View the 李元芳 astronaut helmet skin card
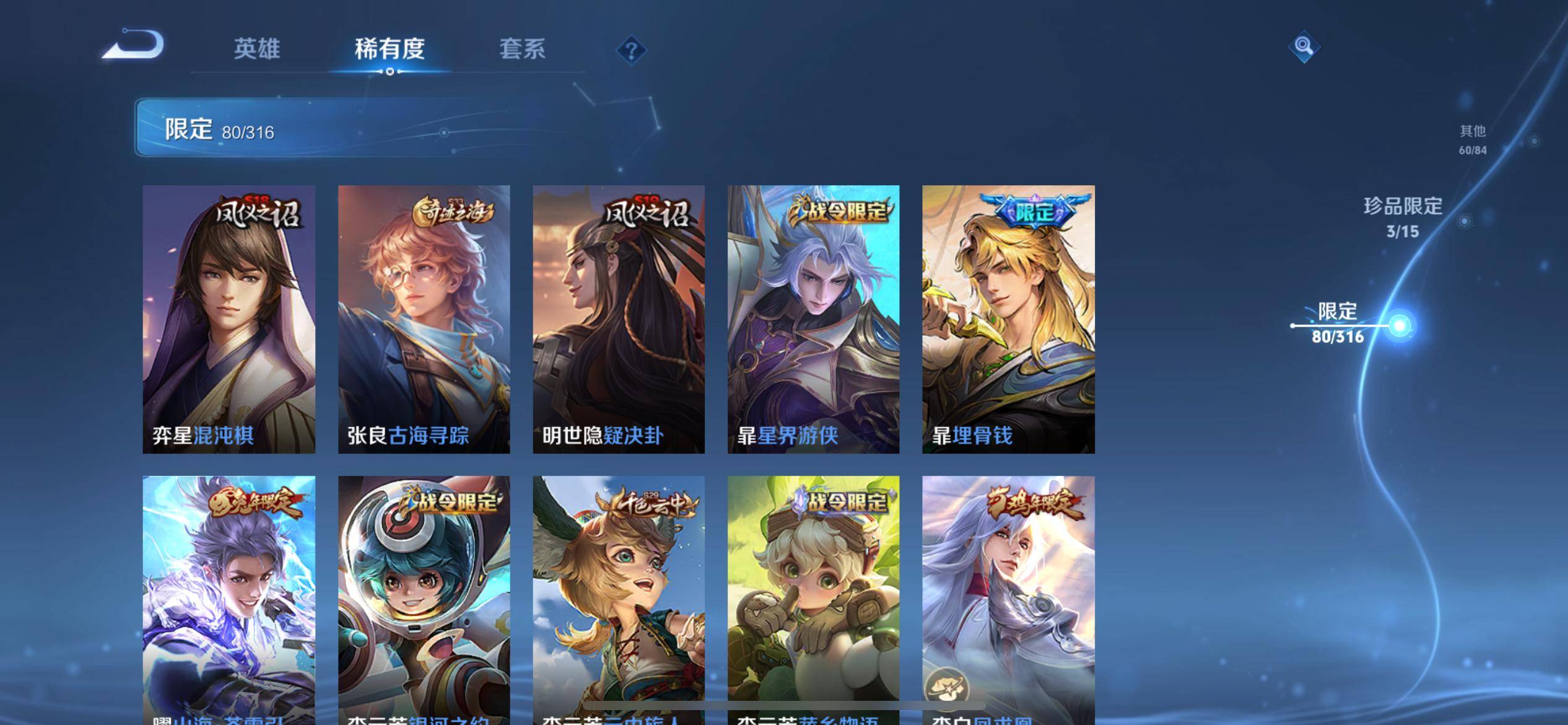Screen dimensions: 1568x725 point(424,598)
